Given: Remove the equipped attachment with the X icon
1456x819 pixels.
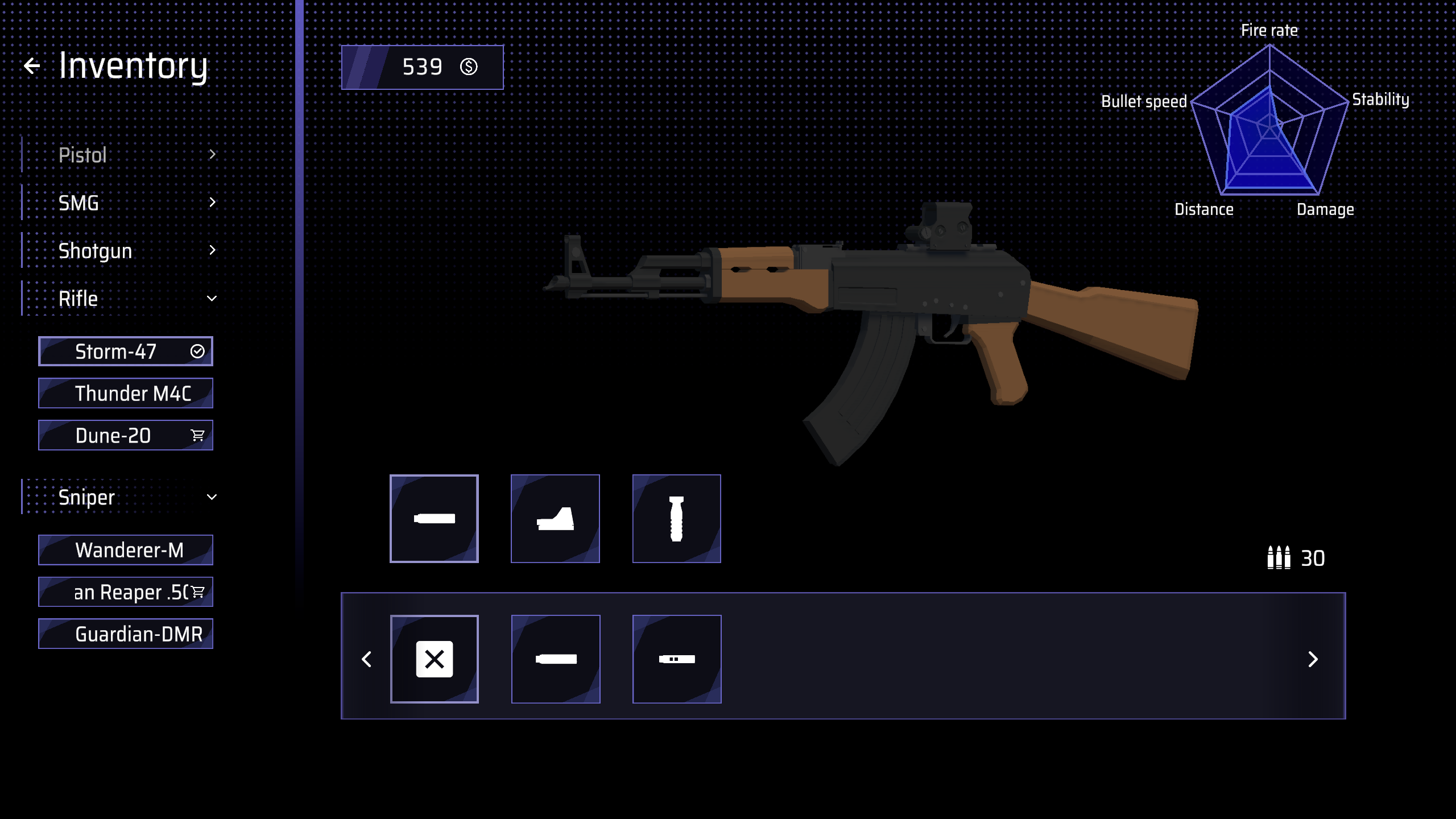Looking at the screenshot, I should 434,659.
